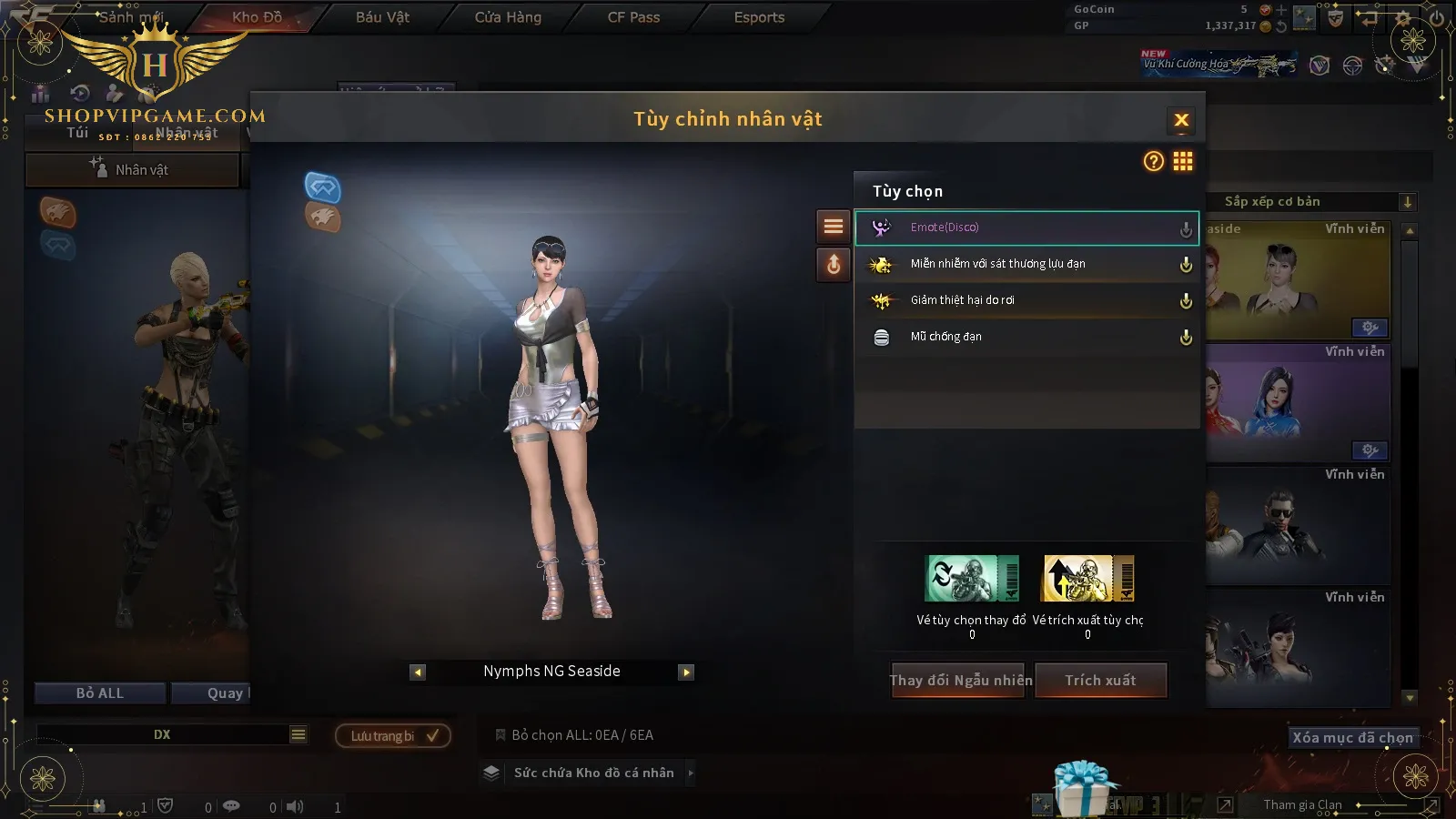Toggle the yellow grid view icon
Image resolution: width=1456 pixels, height=819 pixels.
tap(1183, 162)
